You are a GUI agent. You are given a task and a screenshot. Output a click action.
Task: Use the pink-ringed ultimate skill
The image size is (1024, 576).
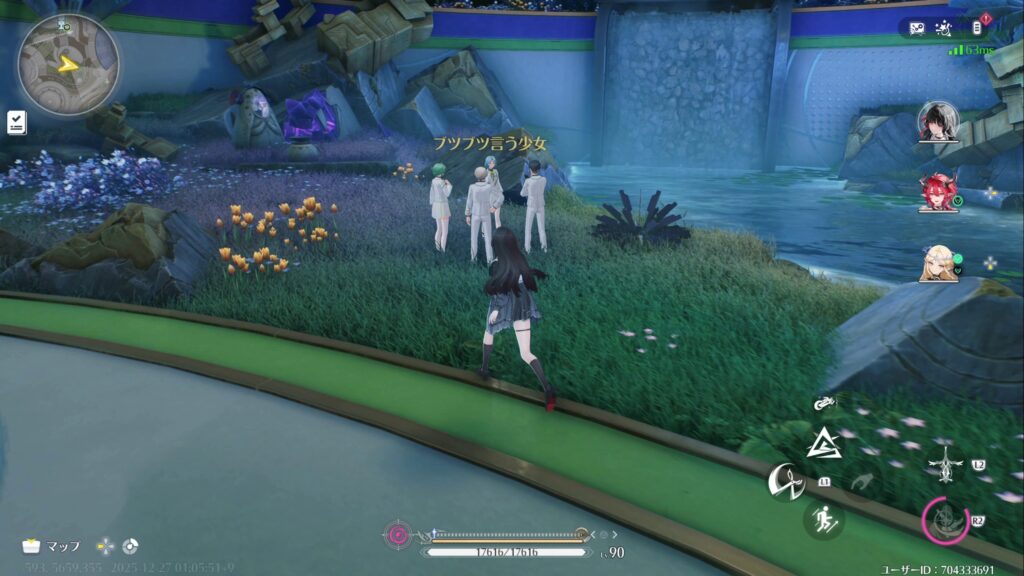pos(944,520)
